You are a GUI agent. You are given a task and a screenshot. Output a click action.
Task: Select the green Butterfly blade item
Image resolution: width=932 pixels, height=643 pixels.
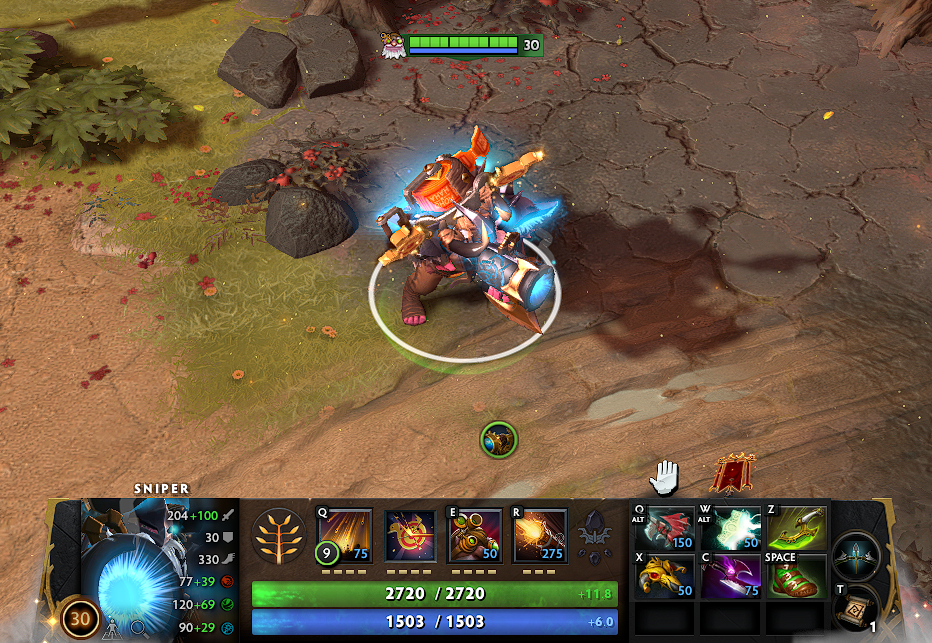click(796, 526)
